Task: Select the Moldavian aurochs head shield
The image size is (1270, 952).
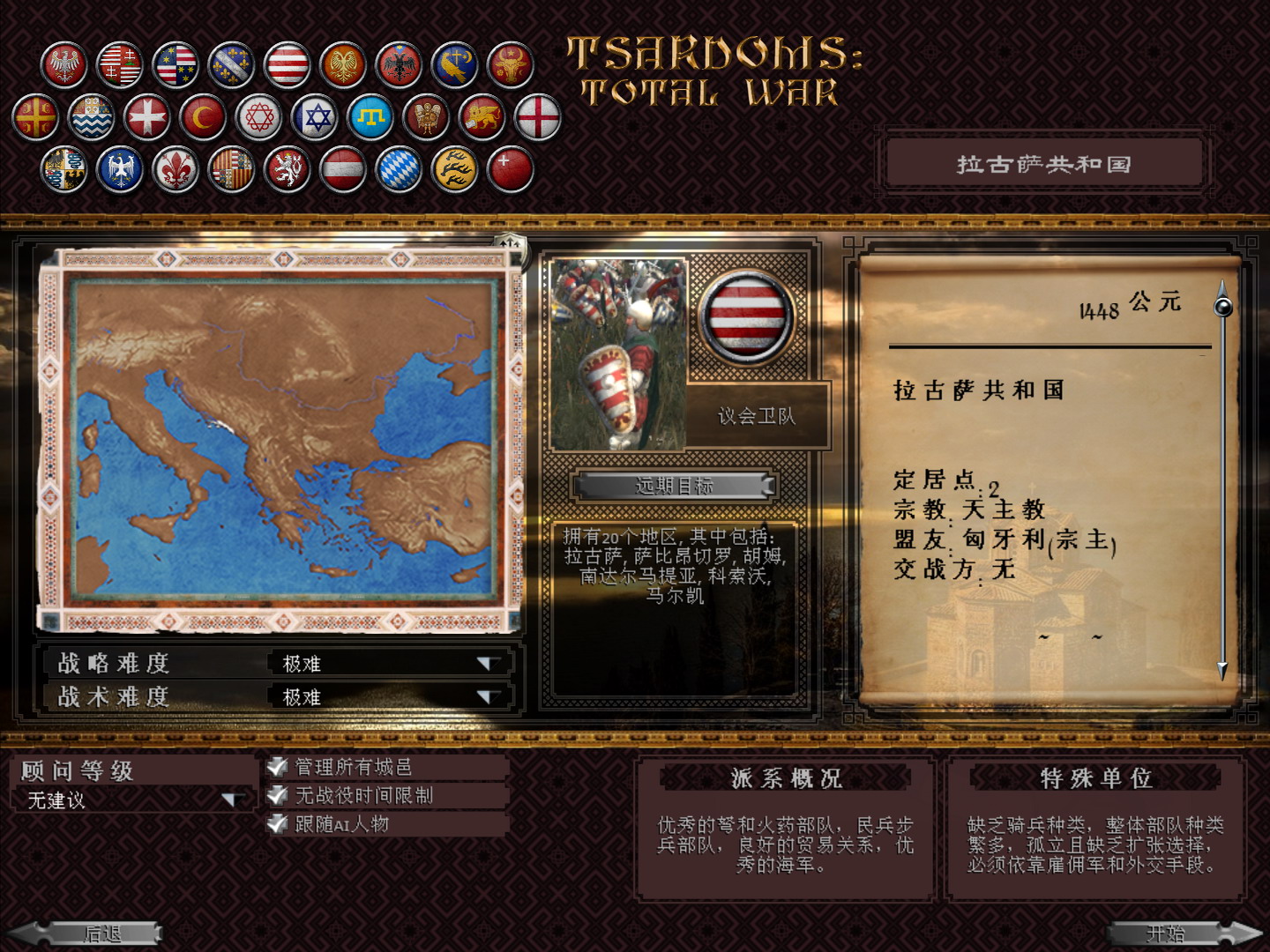Action: pos(510,63)
